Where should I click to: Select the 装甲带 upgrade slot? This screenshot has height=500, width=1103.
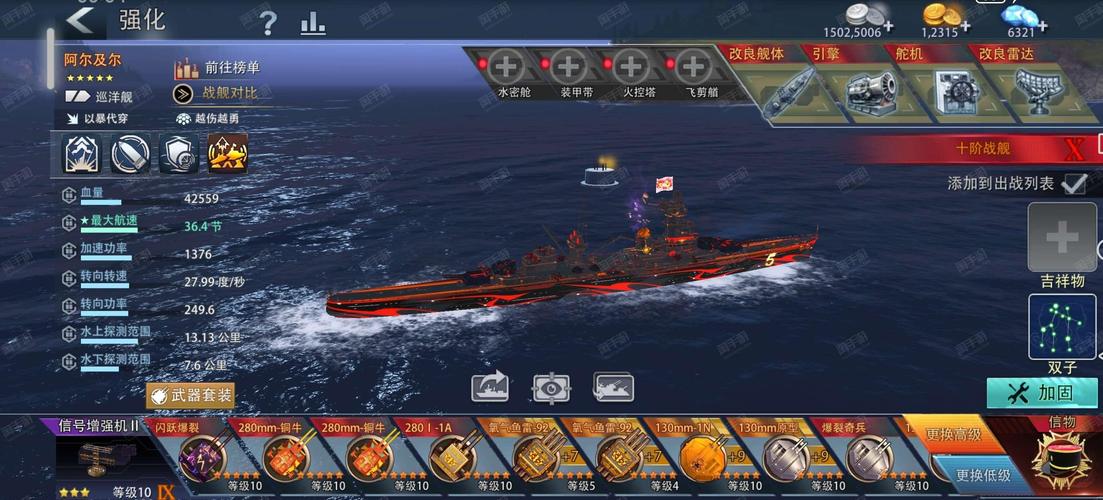pyautogui.click(x=569, y=69)
